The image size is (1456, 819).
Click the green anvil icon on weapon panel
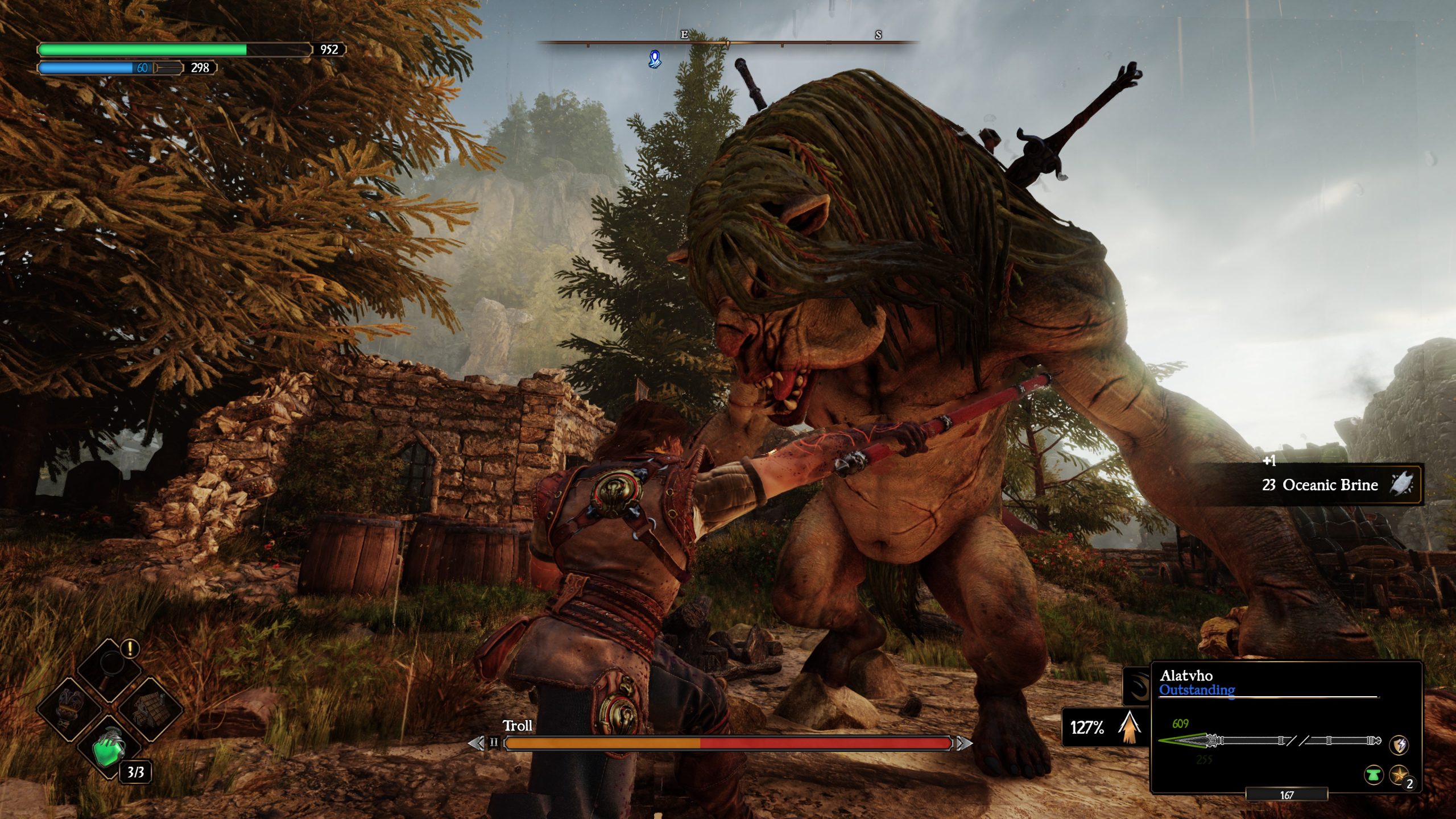(x=1374, y=775)
